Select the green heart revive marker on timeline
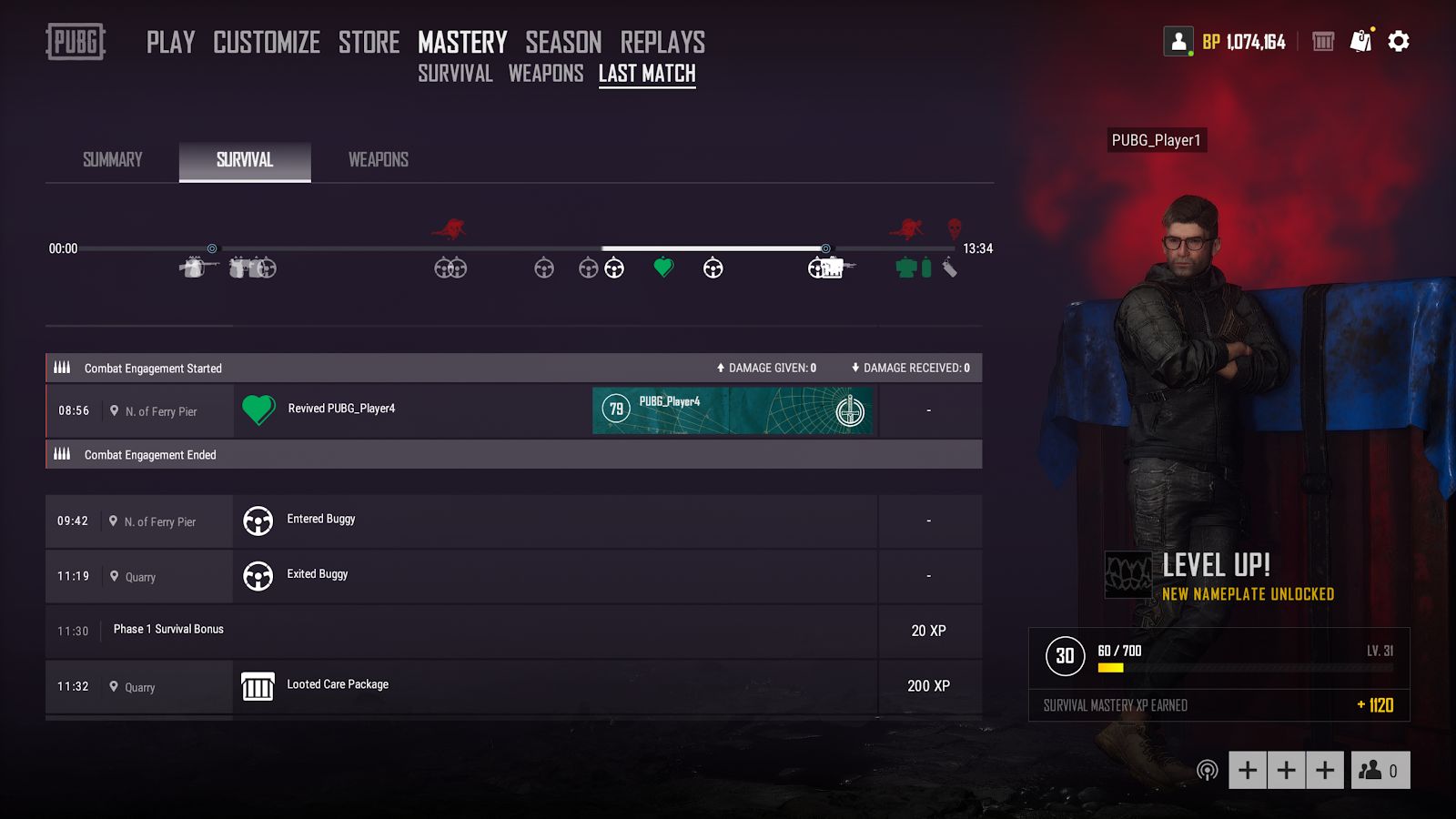Screen dimensions: 1456x819 pyautogui.click(x=663, y=268)
